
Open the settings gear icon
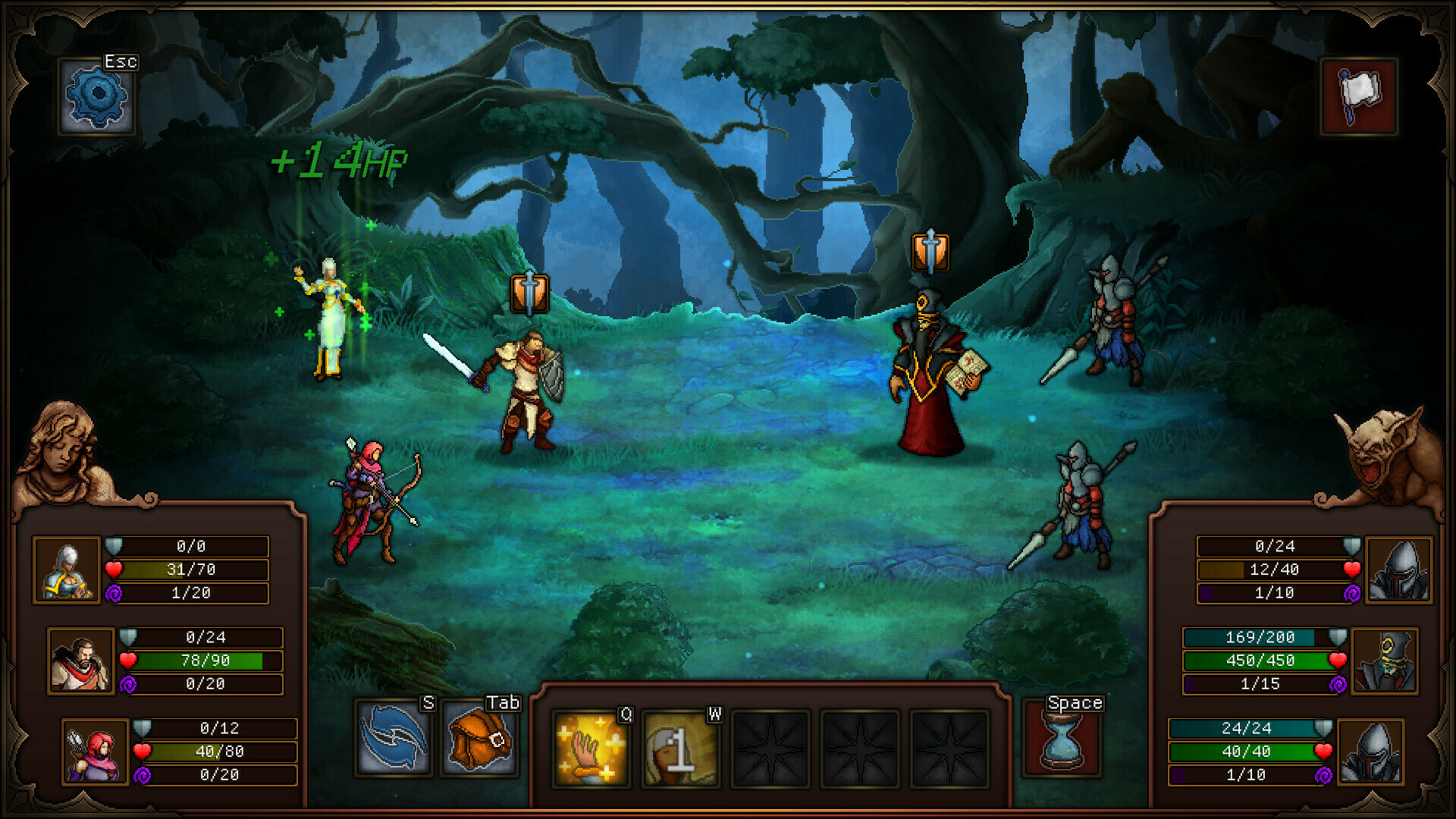96,96
